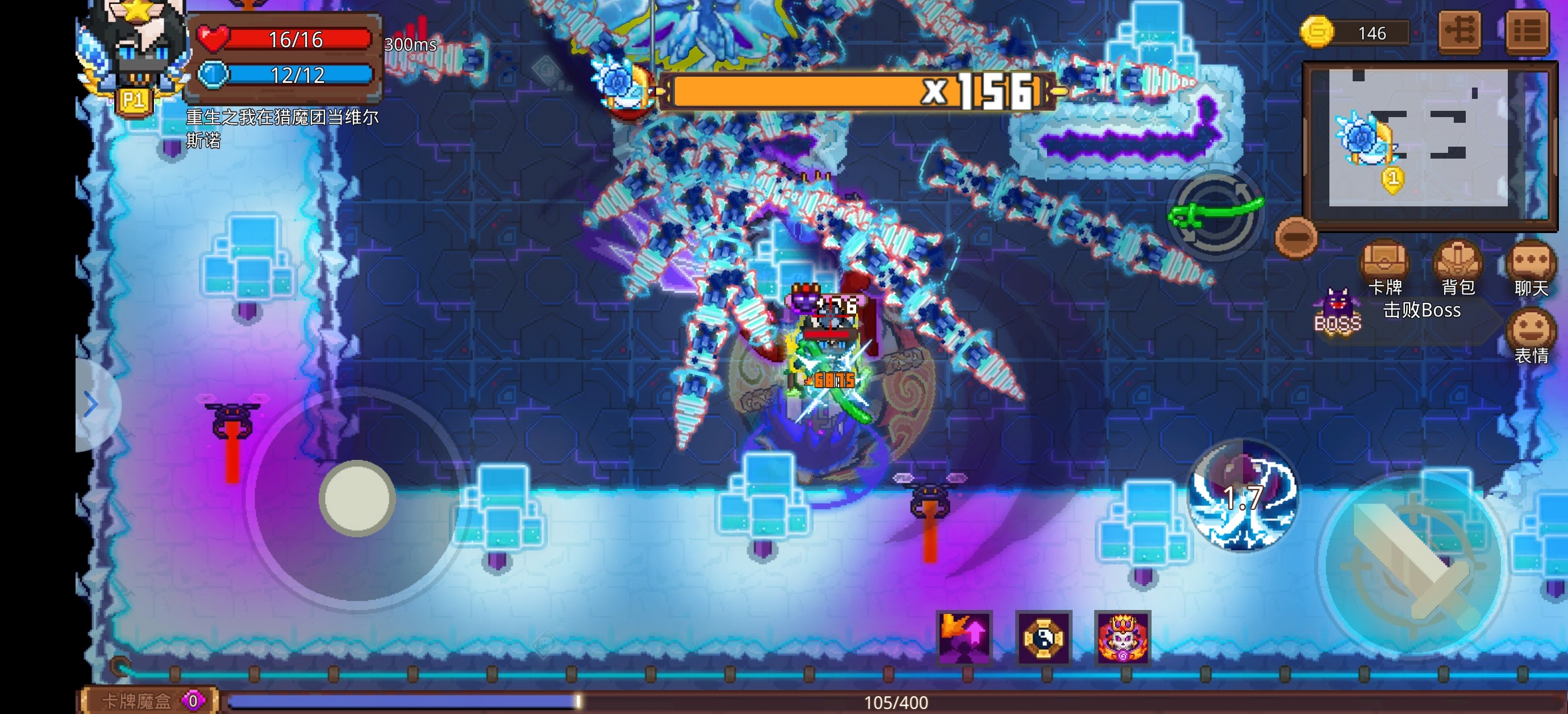Select the pink arrow buff icon
This screenshot has width=1568, height=714.
tap(964, 637)
